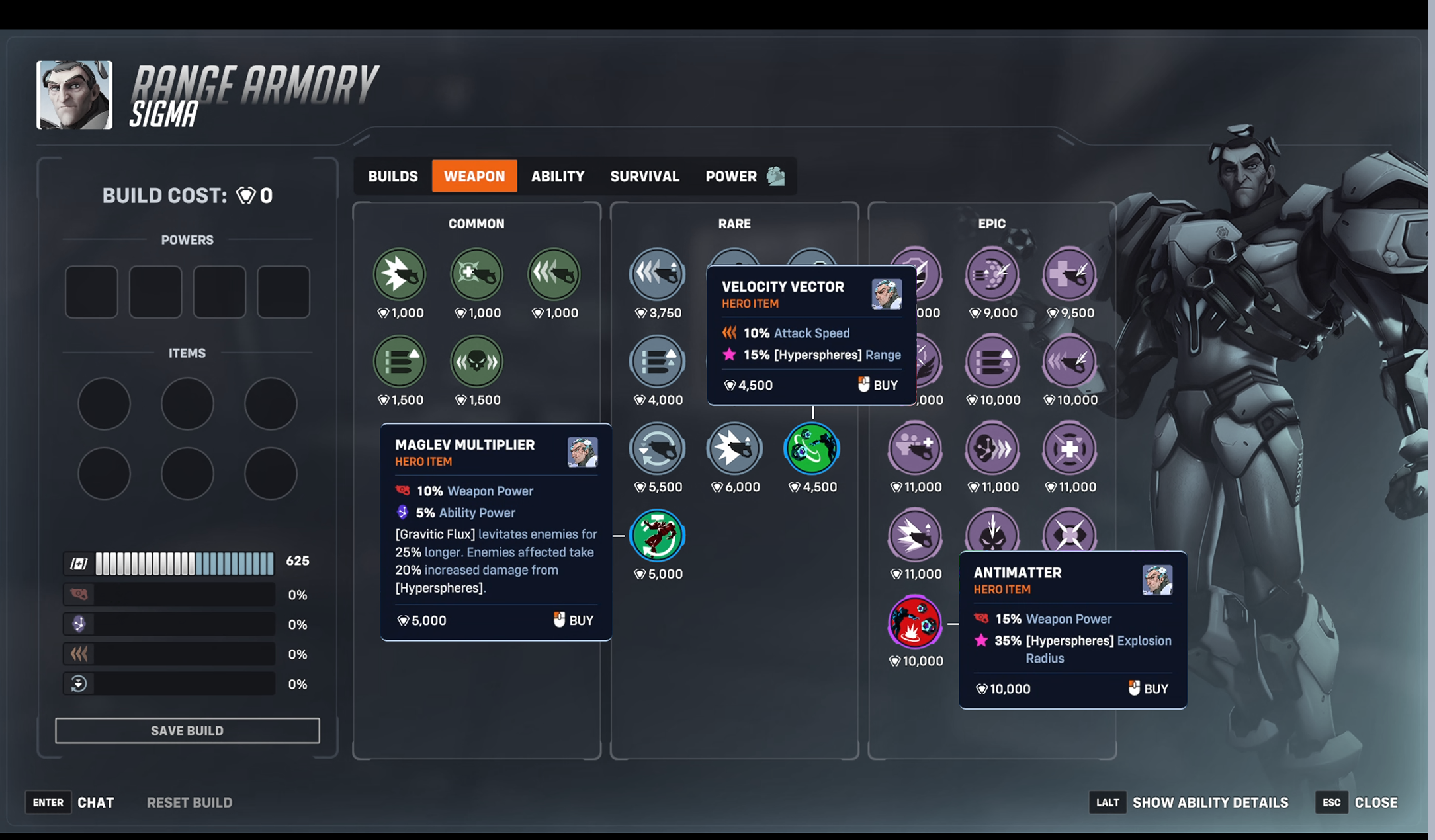The width and height of the screenshot is (1435, 840).
Task: Pick the Maglev Multiplier item icon
Action: click(657, 536)
